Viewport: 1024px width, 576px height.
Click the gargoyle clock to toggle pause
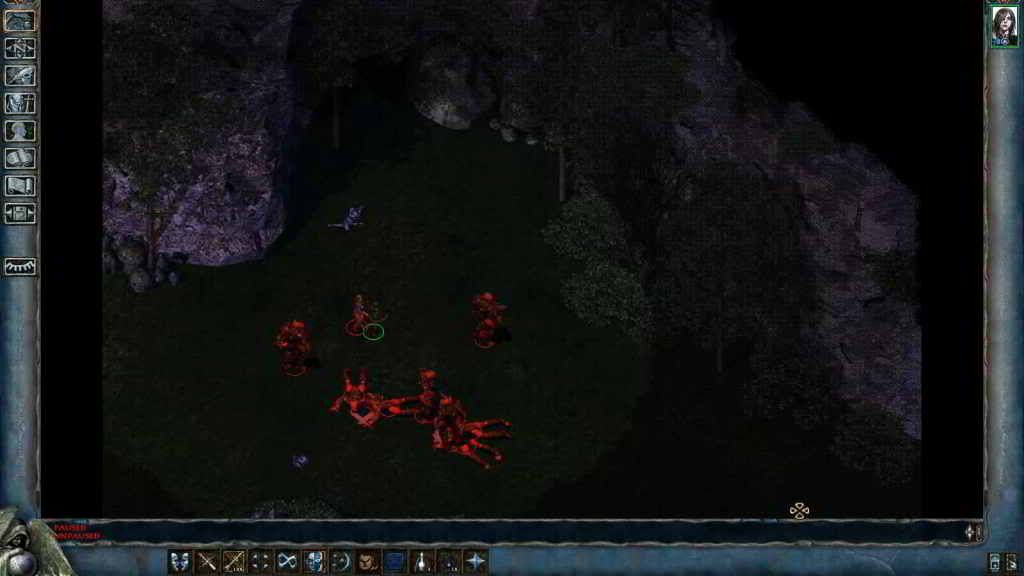click(20, 545)
